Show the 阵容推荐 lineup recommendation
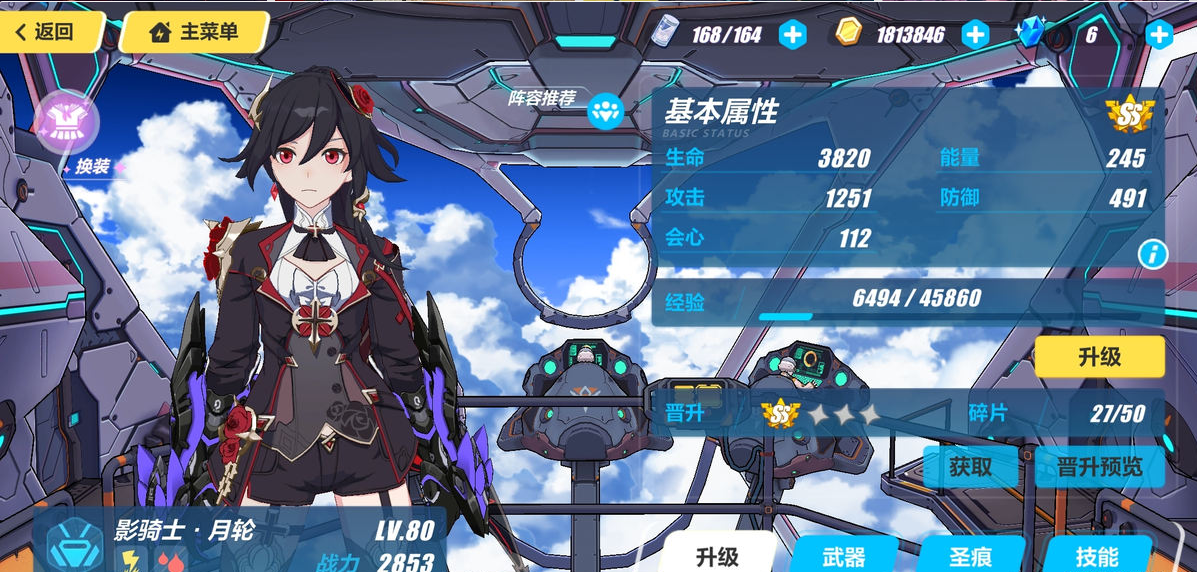The image size is (1197, 572). tap(605, 110)
